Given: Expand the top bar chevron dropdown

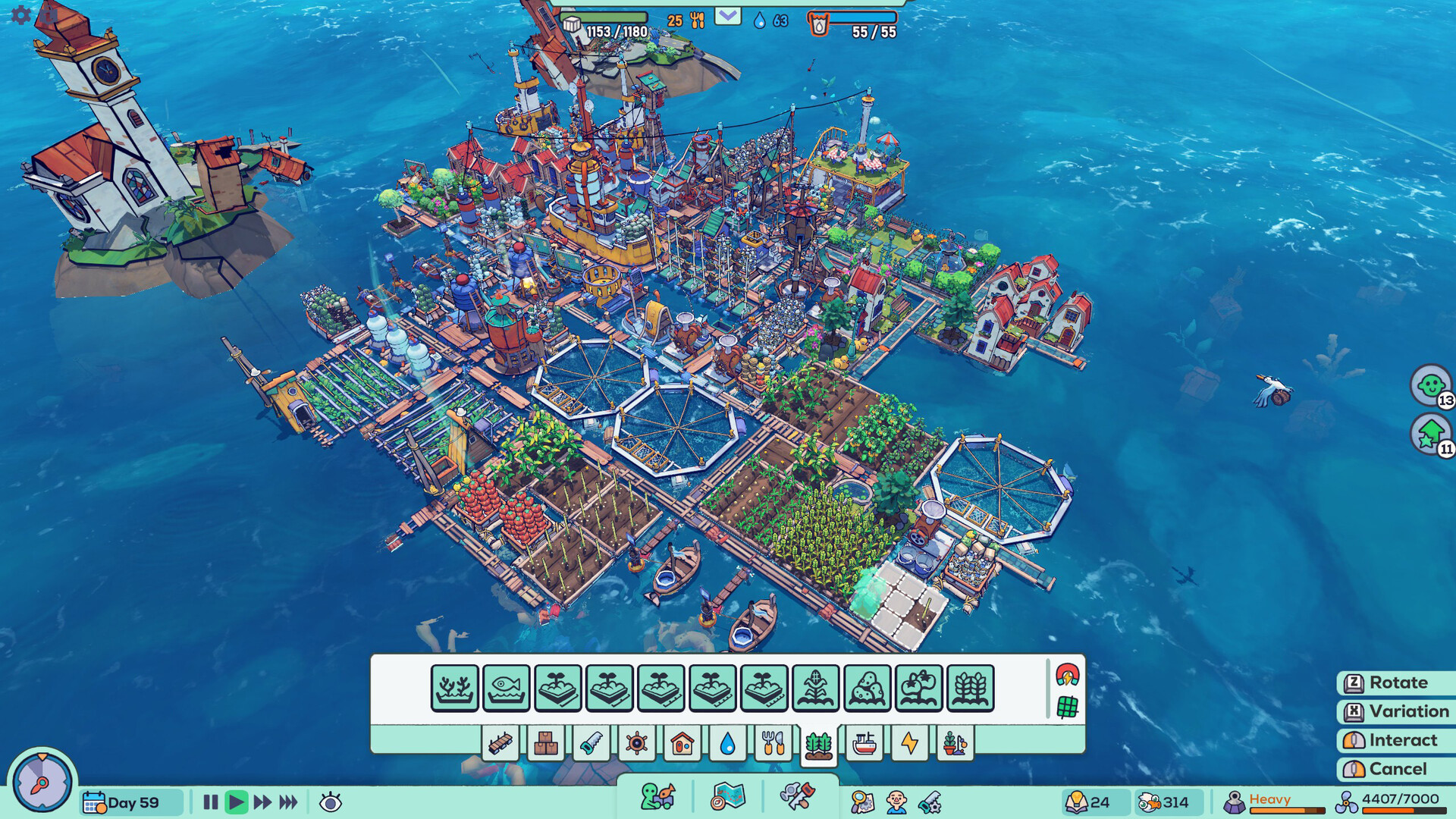Looking at the screenshot, I should click(729, 15).
